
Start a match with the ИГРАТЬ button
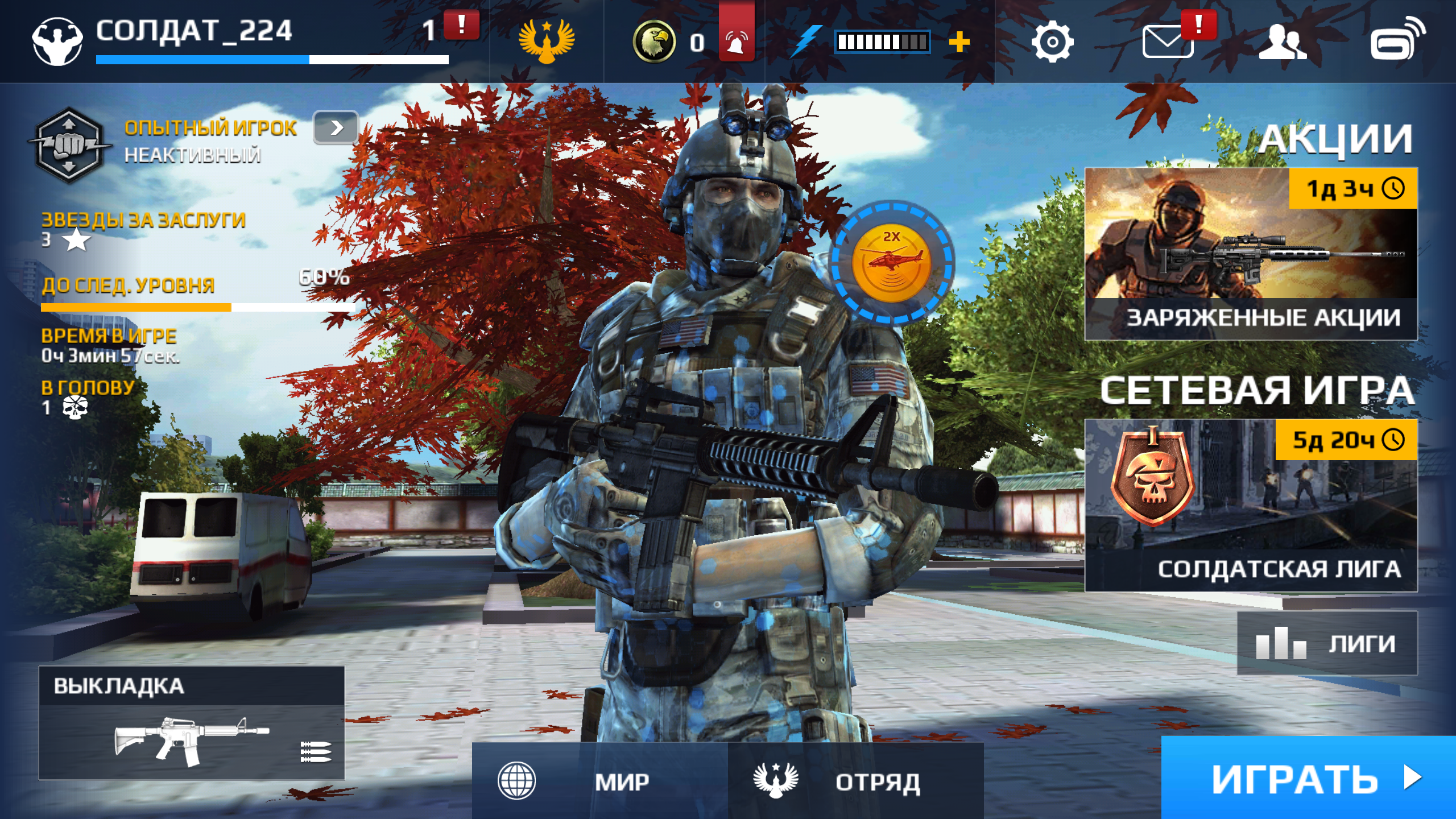(1308, 778)
